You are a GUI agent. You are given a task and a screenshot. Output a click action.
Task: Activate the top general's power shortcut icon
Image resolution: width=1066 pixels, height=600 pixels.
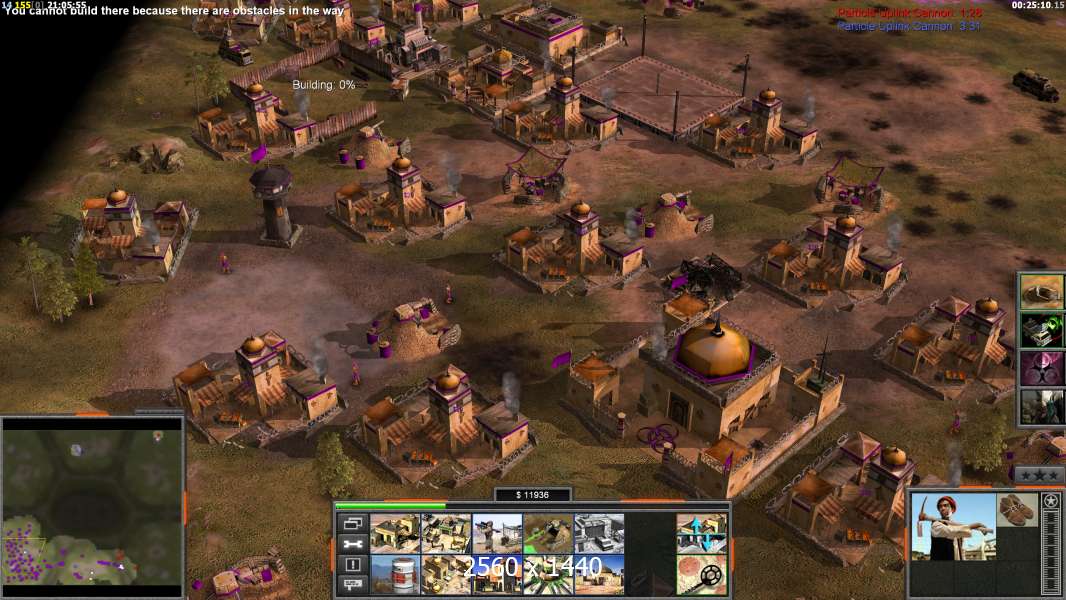click(x=1041, y=292)
